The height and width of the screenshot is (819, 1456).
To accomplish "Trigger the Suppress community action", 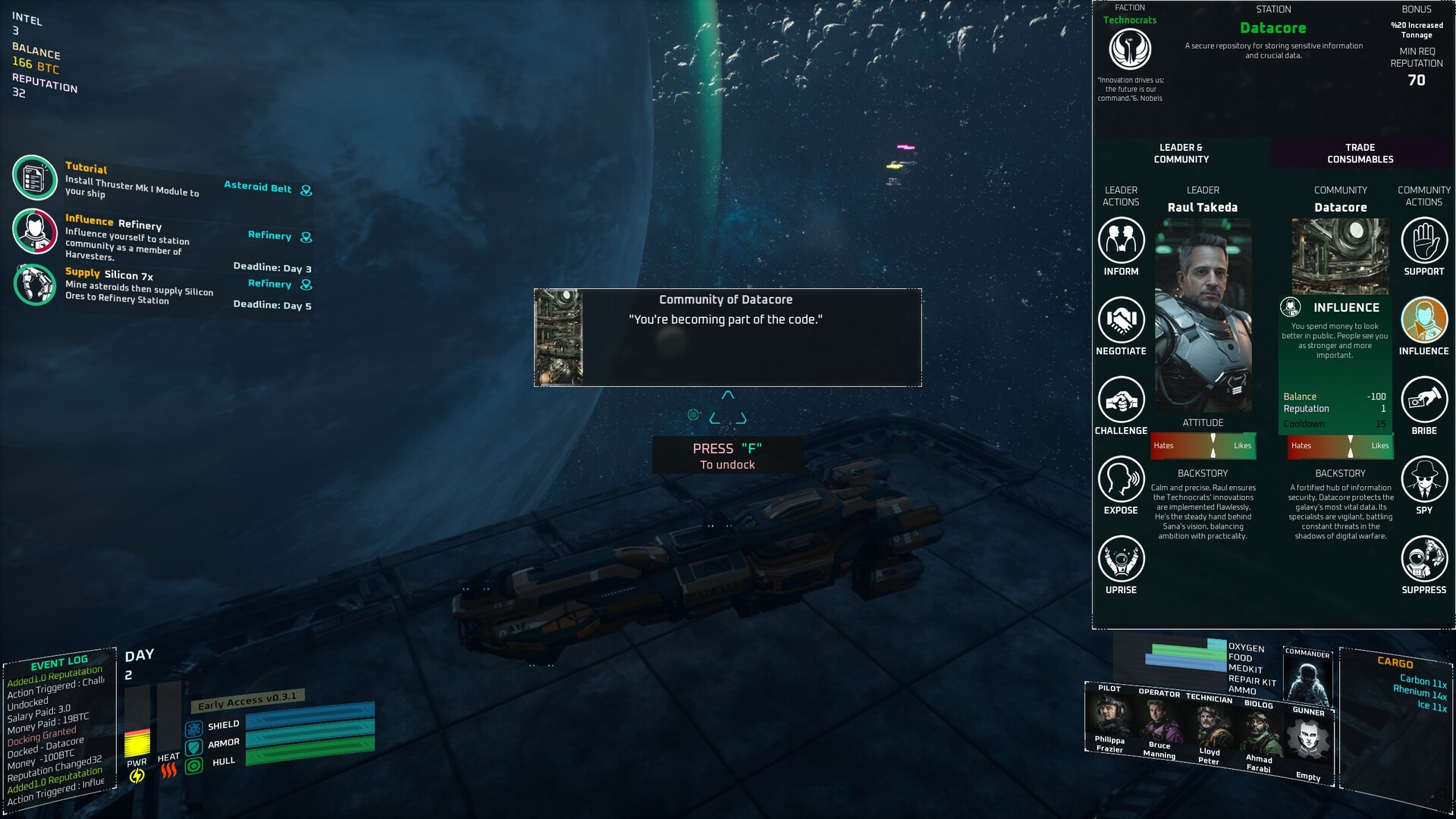I will 1423,560.
